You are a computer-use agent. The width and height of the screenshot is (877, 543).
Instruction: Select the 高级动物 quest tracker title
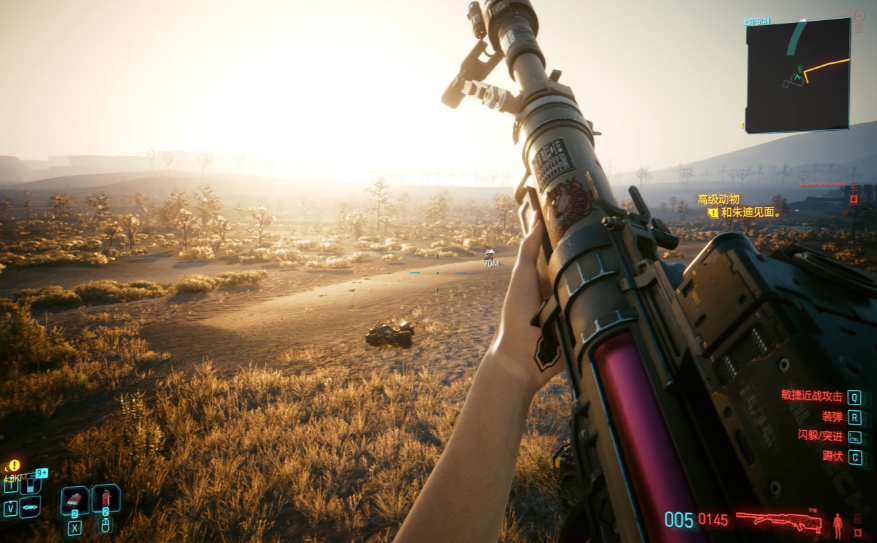pos(718,200)
